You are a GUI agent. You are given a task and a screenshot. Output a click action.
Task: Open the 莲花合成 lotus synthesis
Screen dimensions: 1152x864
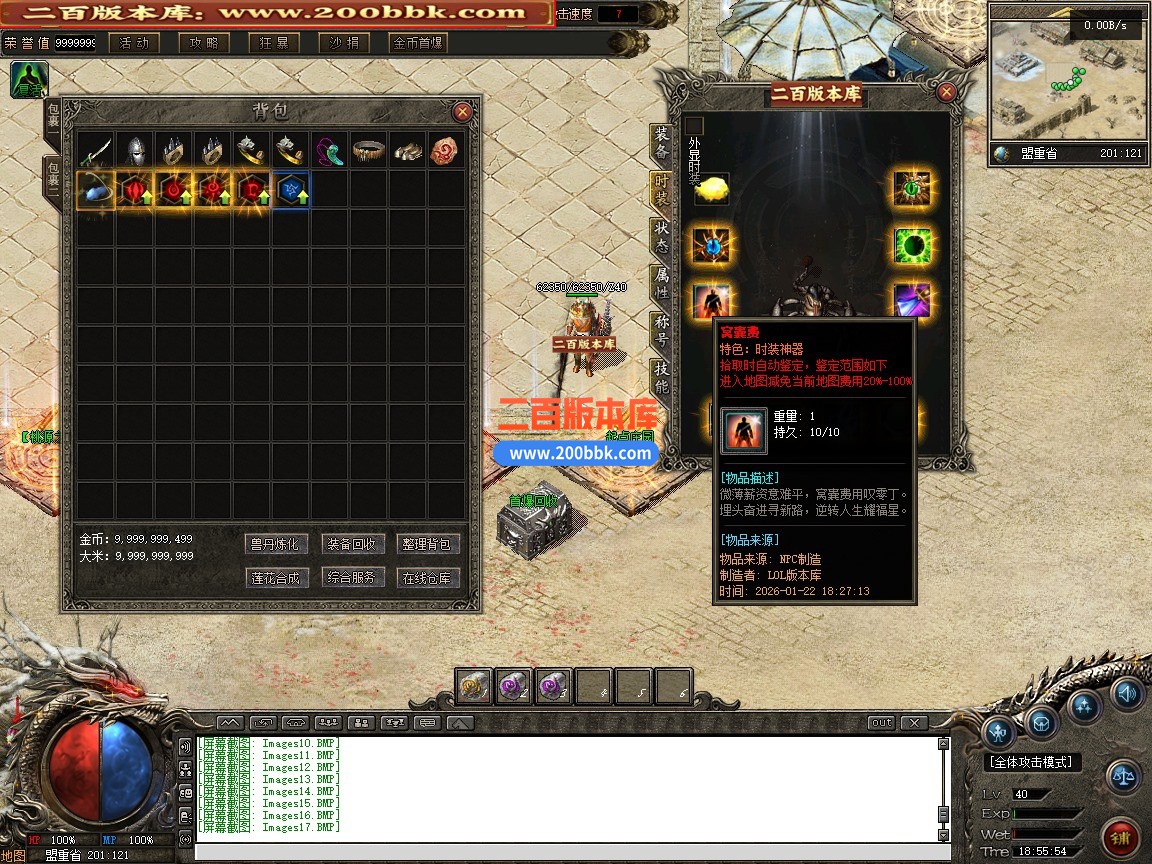275,577
